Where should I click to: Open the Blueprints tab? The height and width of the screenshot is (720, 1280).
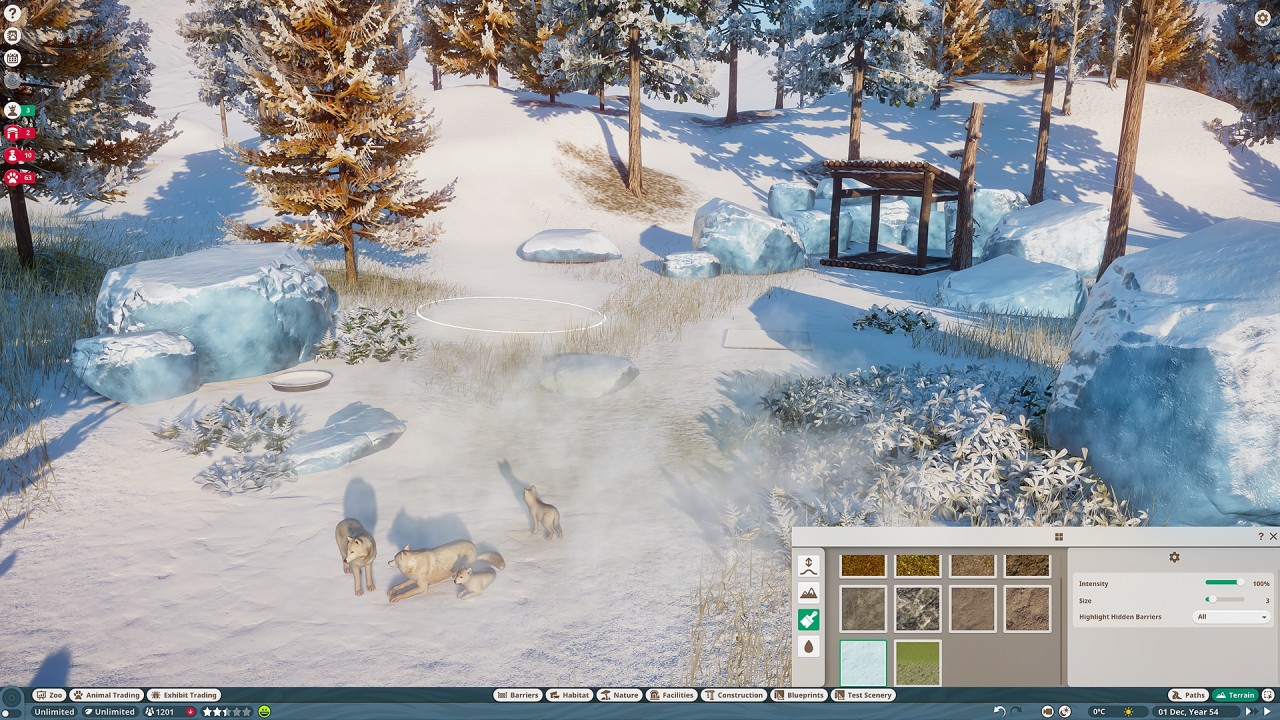(798, 695)
